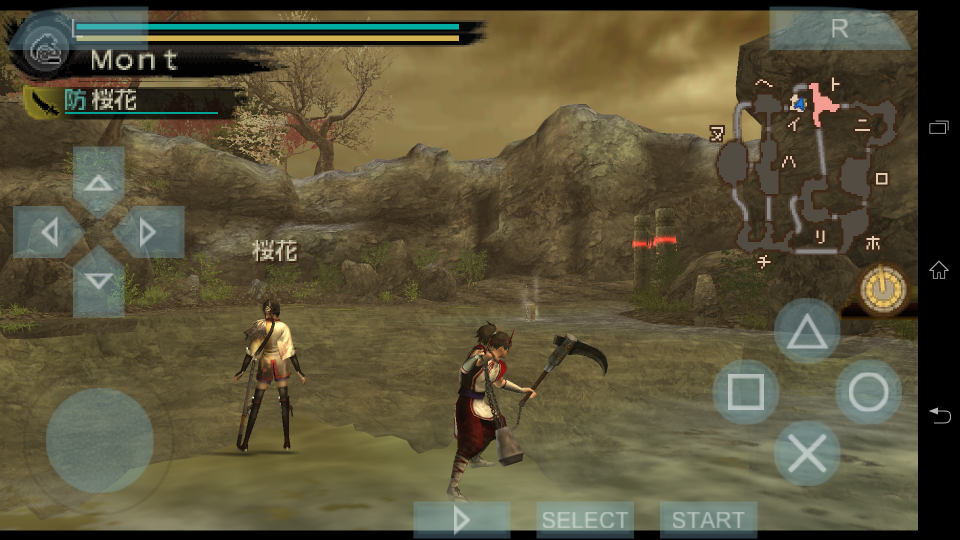Viewport: 960px width, 540px height.
Task: Tap the square action button
Action: click(745, 393)
